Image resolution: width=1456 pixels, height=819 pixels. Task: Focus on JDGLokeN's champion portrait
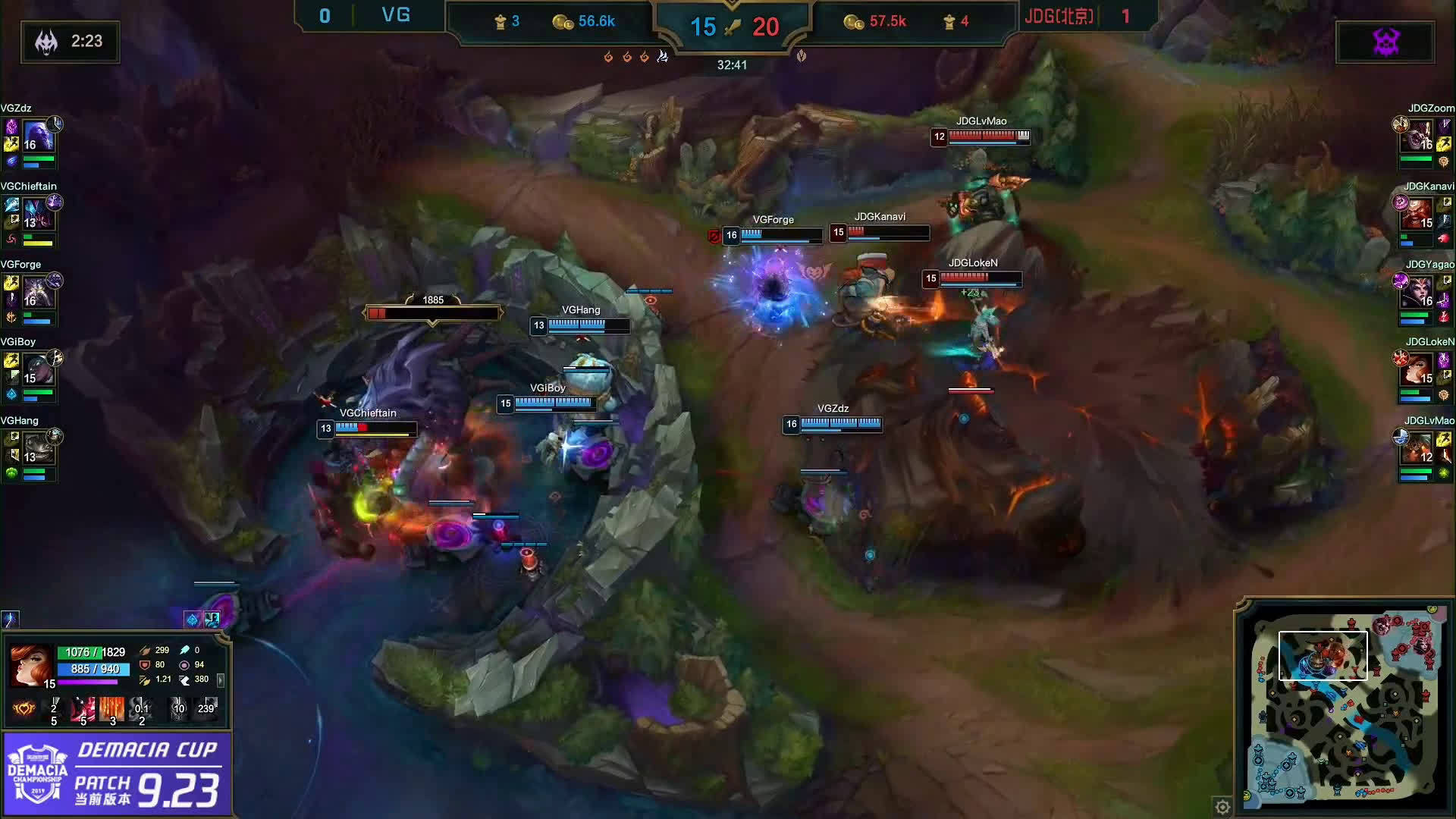tap(1420, 371)
